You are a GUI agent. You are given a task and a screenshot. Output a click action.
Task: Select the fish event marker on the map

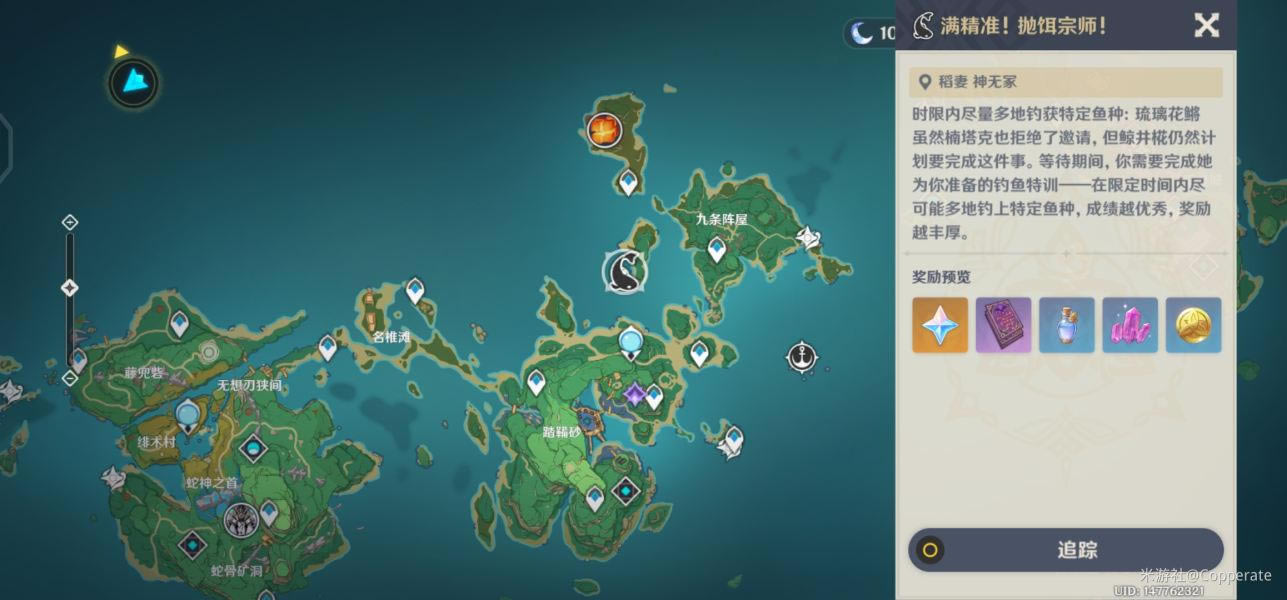click(x=624, y=271)
